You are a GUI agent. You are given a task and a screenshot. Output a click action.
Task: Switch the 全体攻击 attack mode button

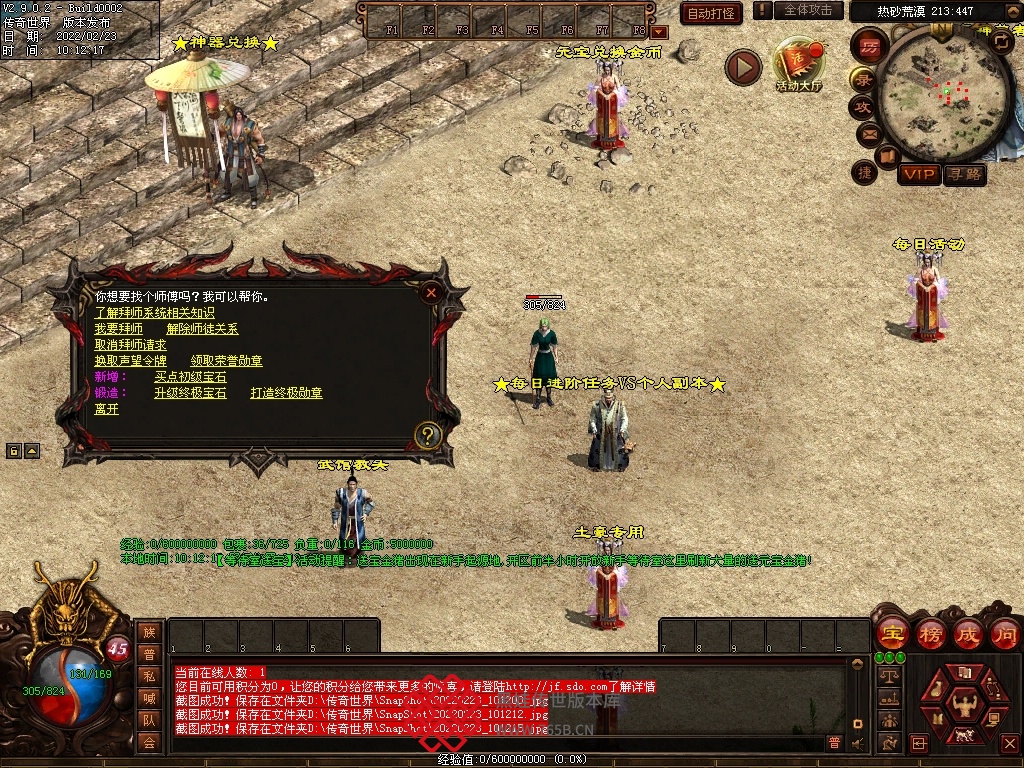[x=807, y=10]
